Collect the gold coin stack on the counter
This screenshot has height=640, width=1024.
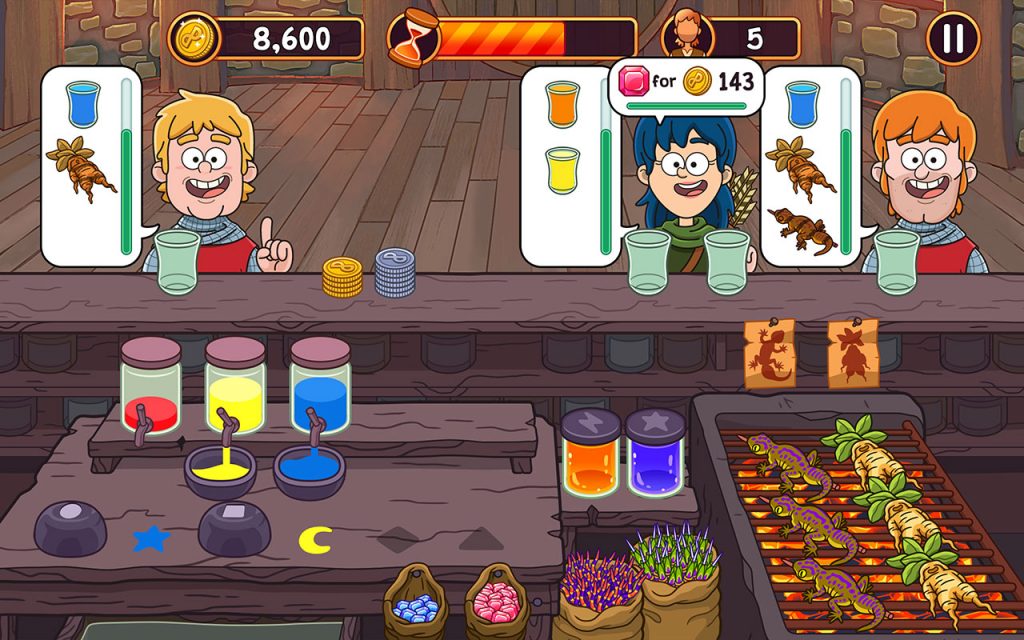pyautogui.click(x=342, y=277)
